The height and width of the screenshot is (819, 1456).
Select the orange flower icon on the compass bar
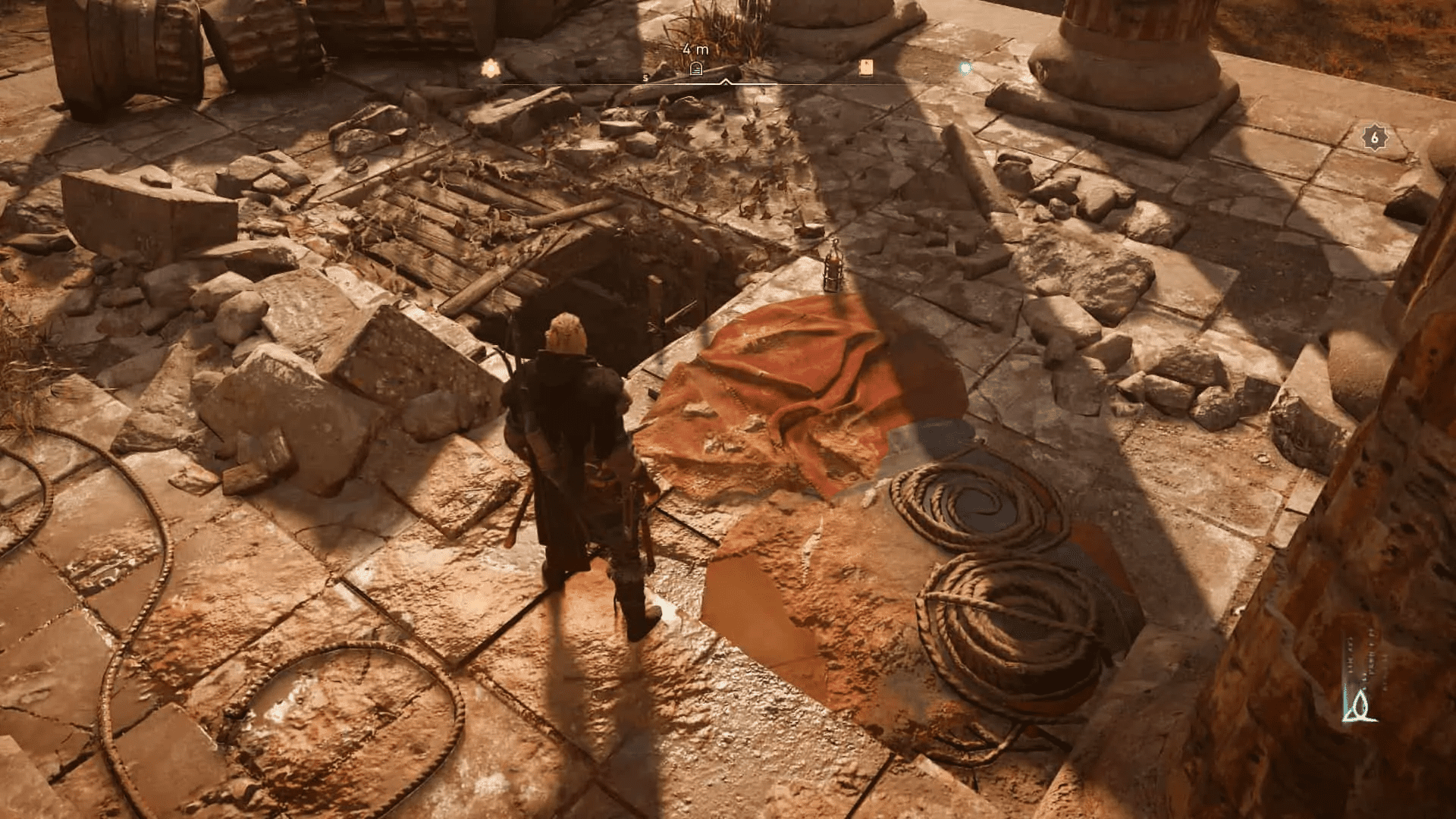click(490, 68)
